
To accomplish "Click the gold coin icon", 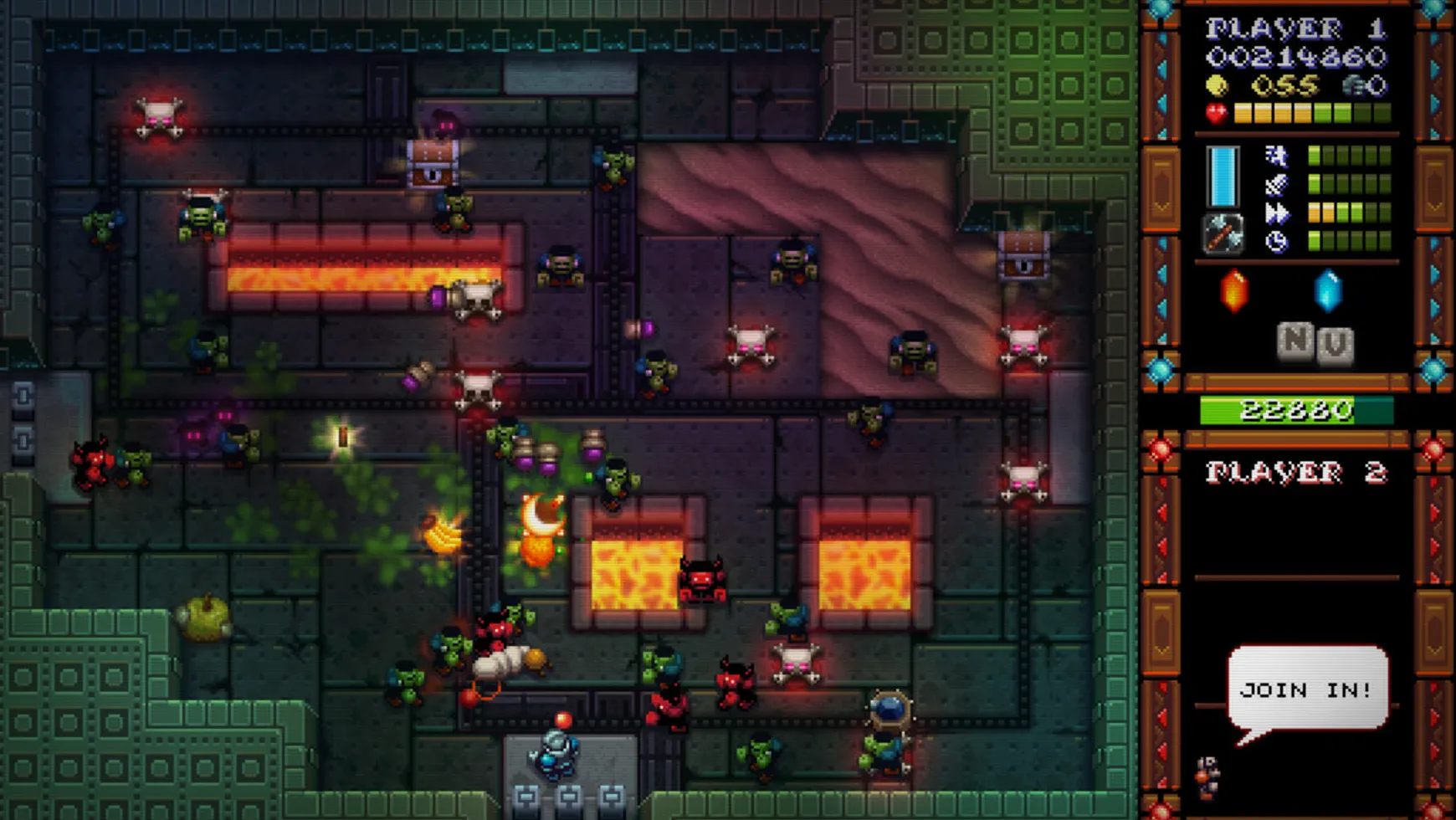I will point(1217,85).
